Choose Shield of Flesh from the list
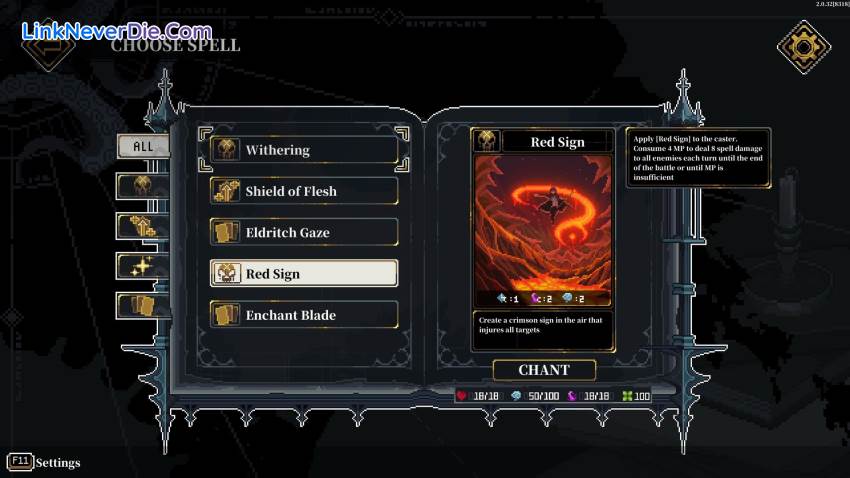850x478 pixels. 304,191
